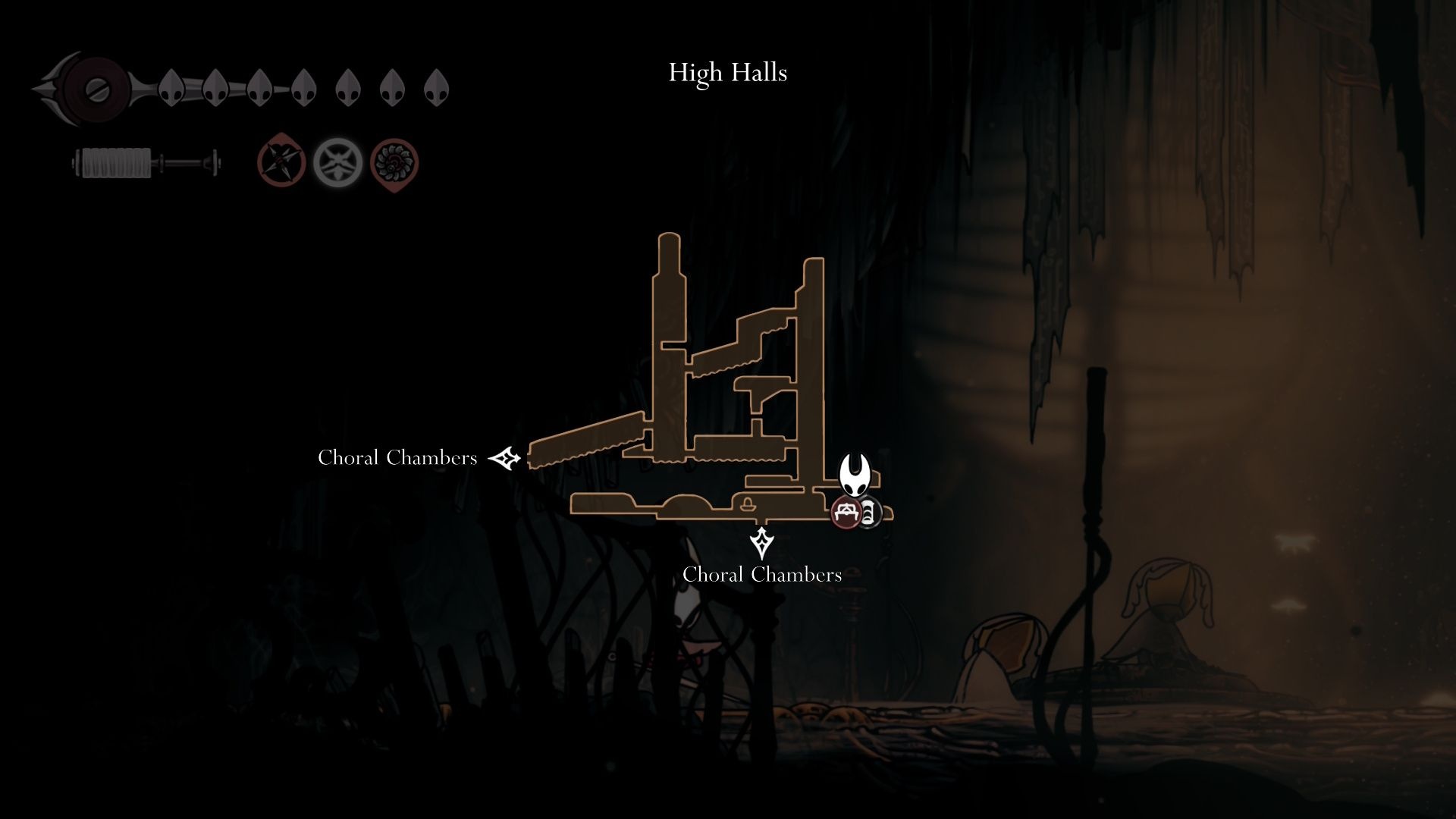The height and width of the screenshot is (819, 1456).
Task: Select the bench marker on the map
Action: (846, 513)
